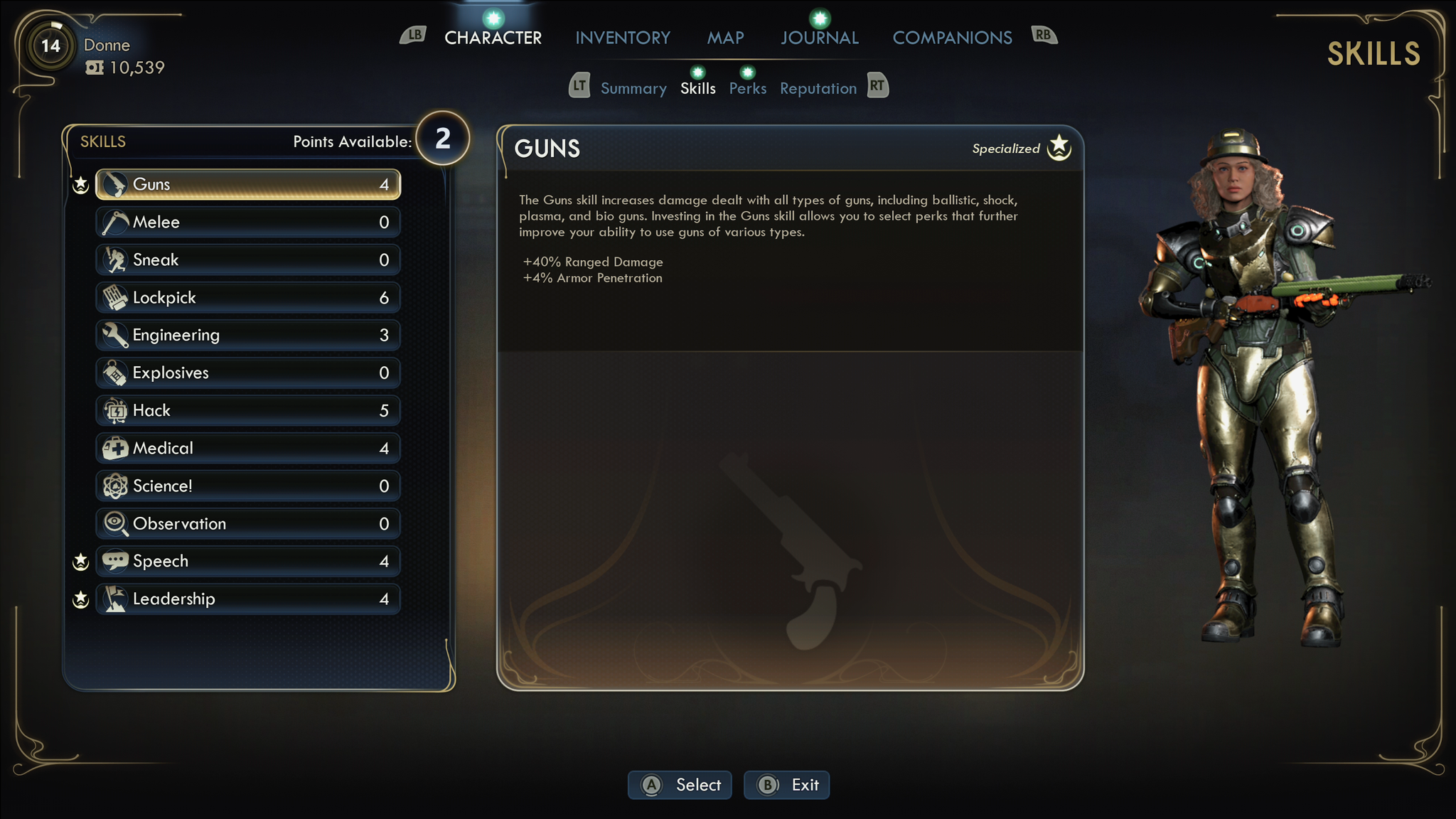Viewport: 1456px width, 819px height.
Task: Switch to the Perks sub-tab
Action: [747, 89]
